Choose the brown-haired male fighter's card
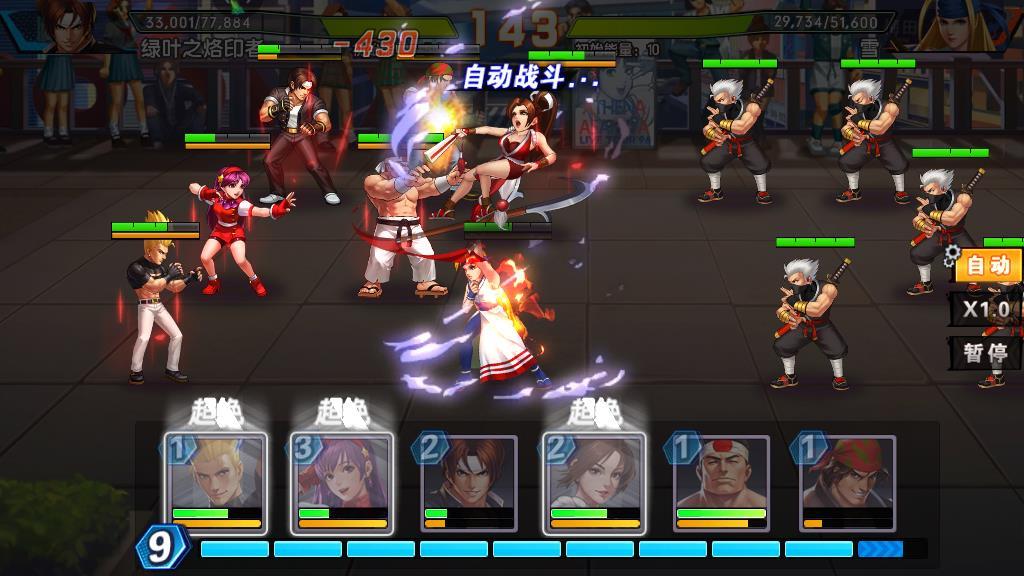 click(x=468, y=482)
